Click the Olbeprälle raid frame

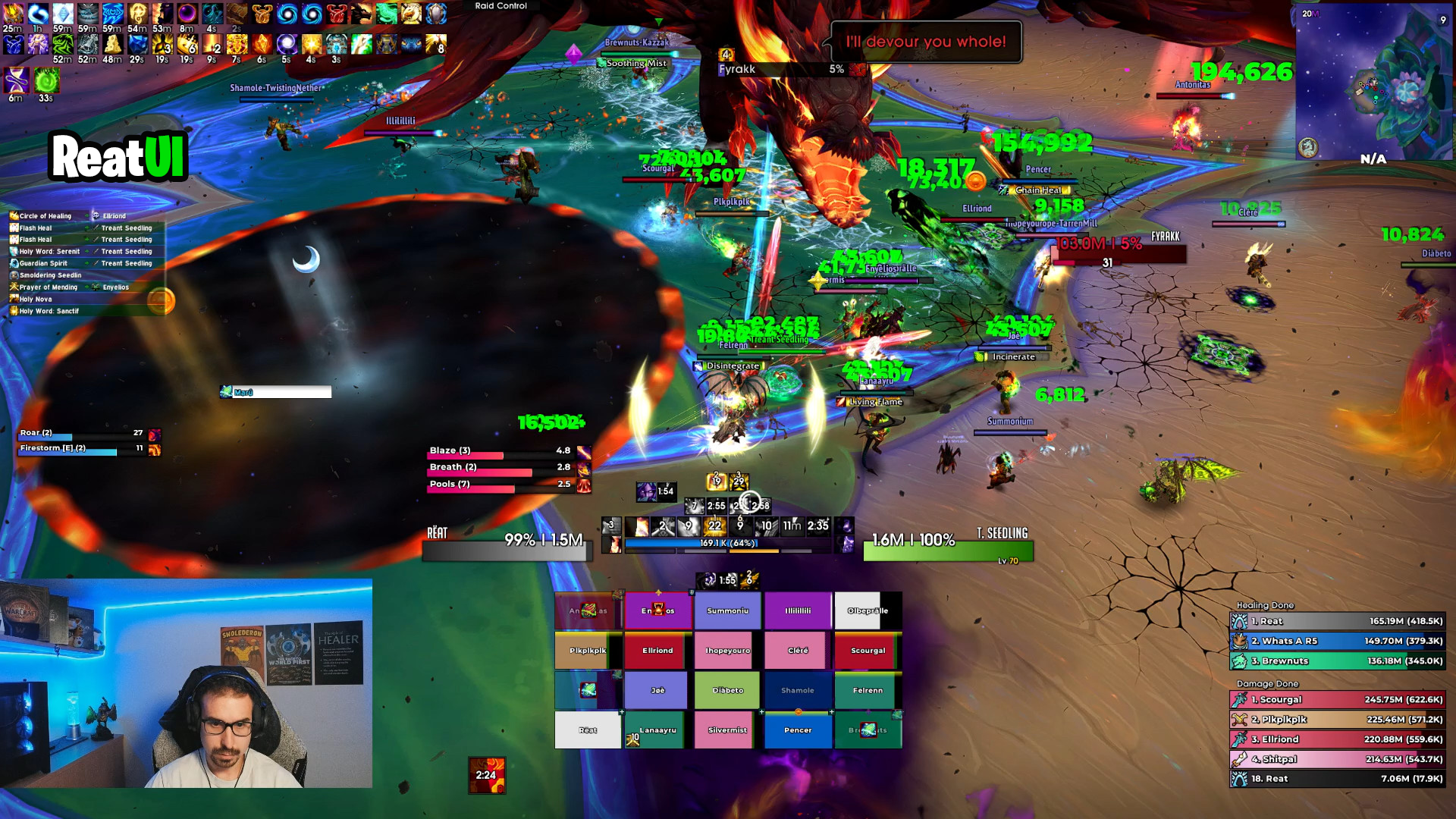(x=868, y=610)
